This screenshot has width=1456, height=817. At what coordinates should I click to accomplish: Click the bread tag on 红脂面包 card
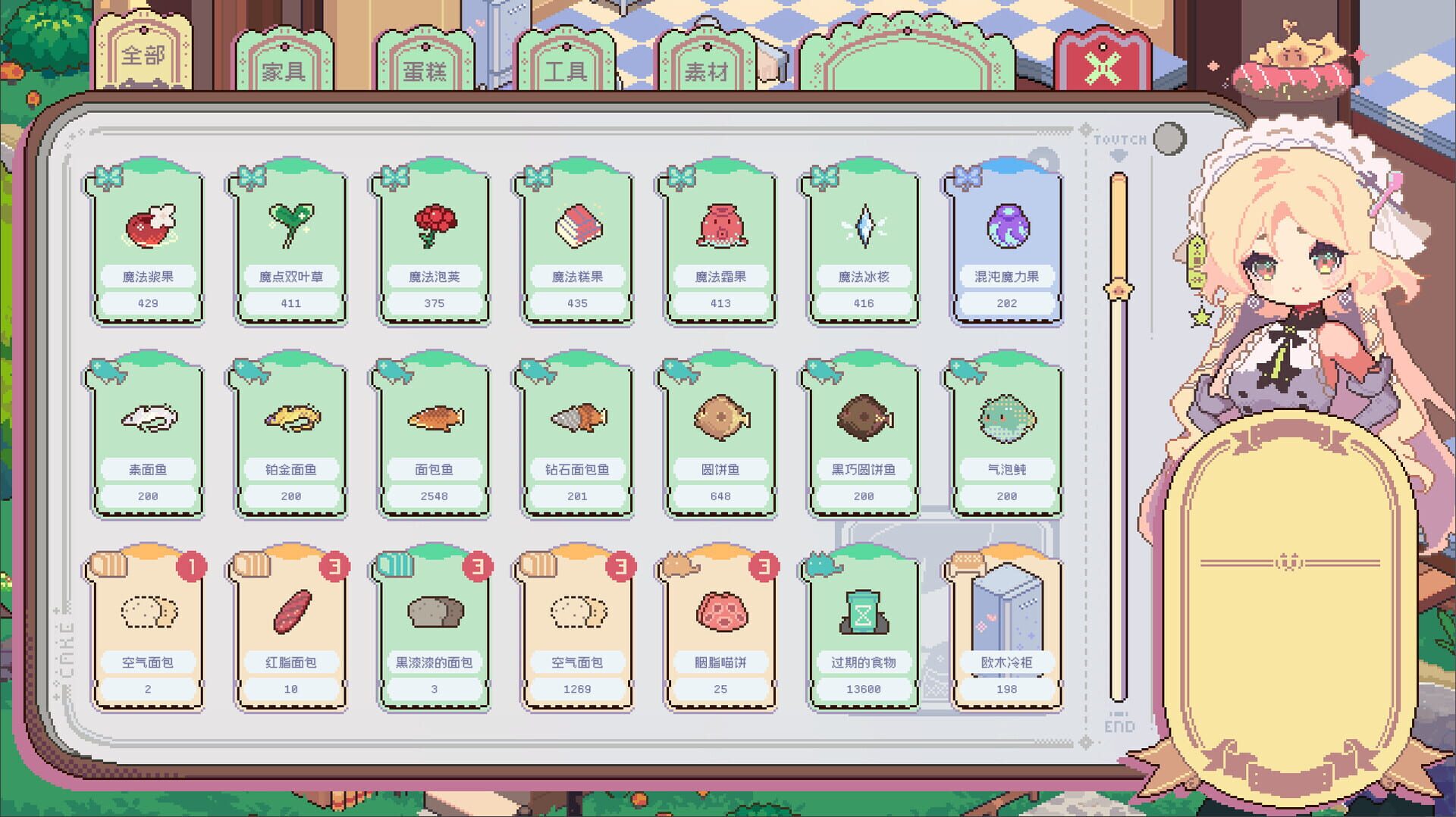coord(251,563)
